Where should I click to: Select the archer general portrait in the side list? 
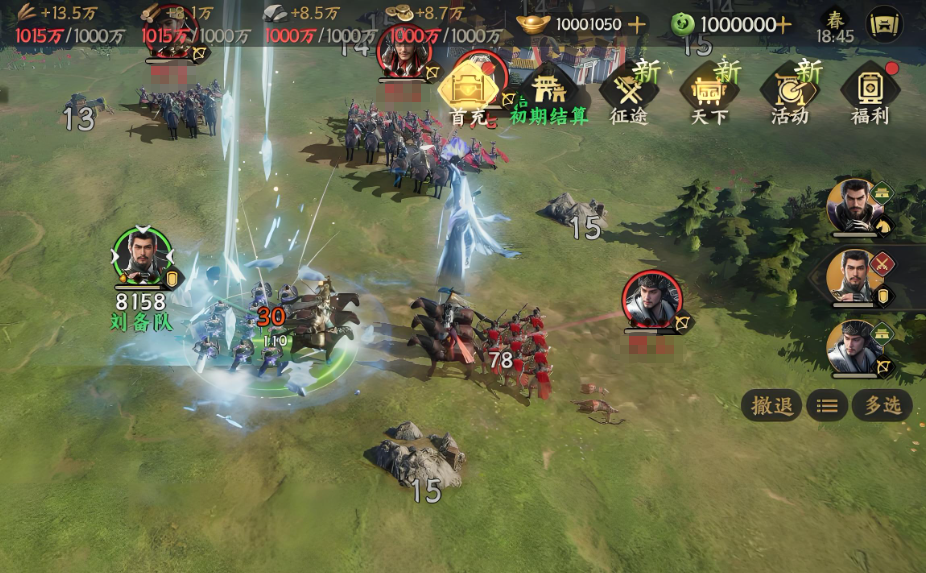click(x=855, y=347)
